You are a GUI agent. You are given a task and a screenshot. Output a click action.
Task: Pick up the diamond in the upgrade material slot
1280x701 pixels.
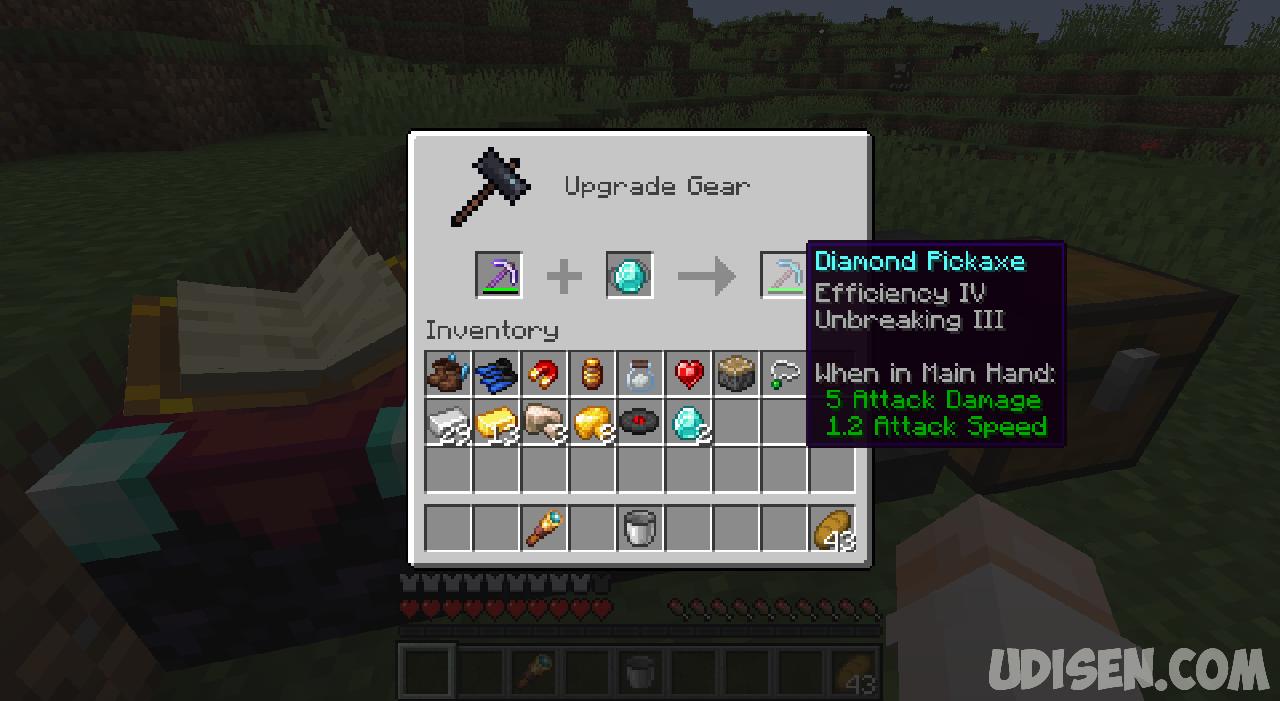point(630,275)
